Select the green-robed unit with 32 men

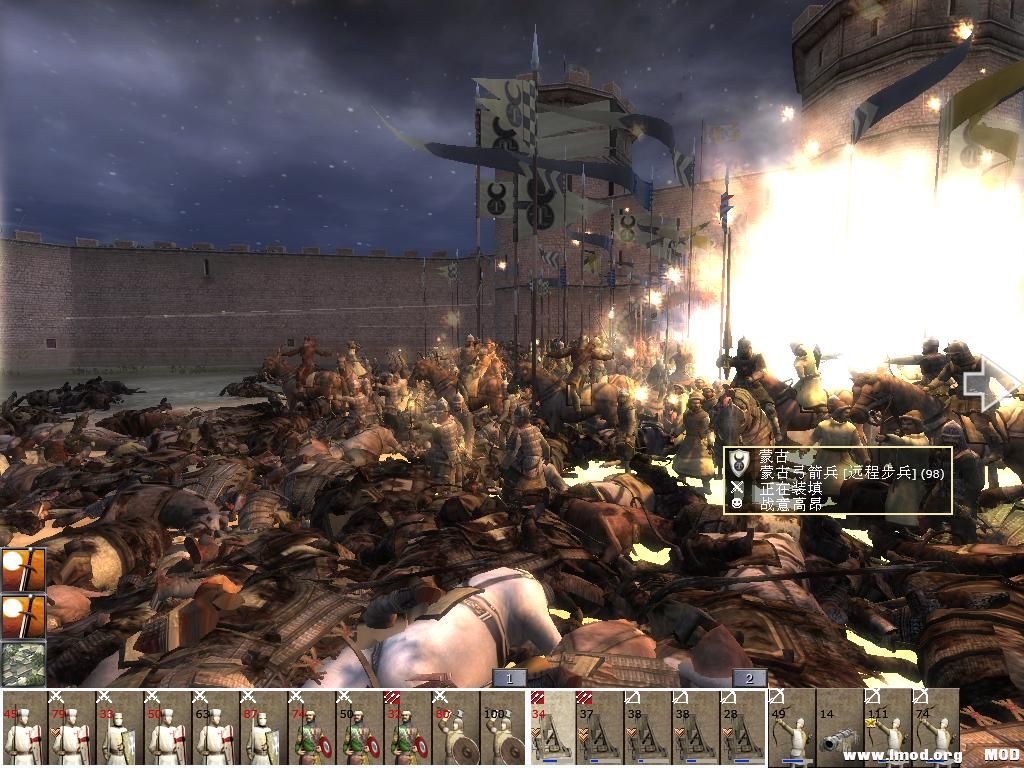tap(408, 728)
